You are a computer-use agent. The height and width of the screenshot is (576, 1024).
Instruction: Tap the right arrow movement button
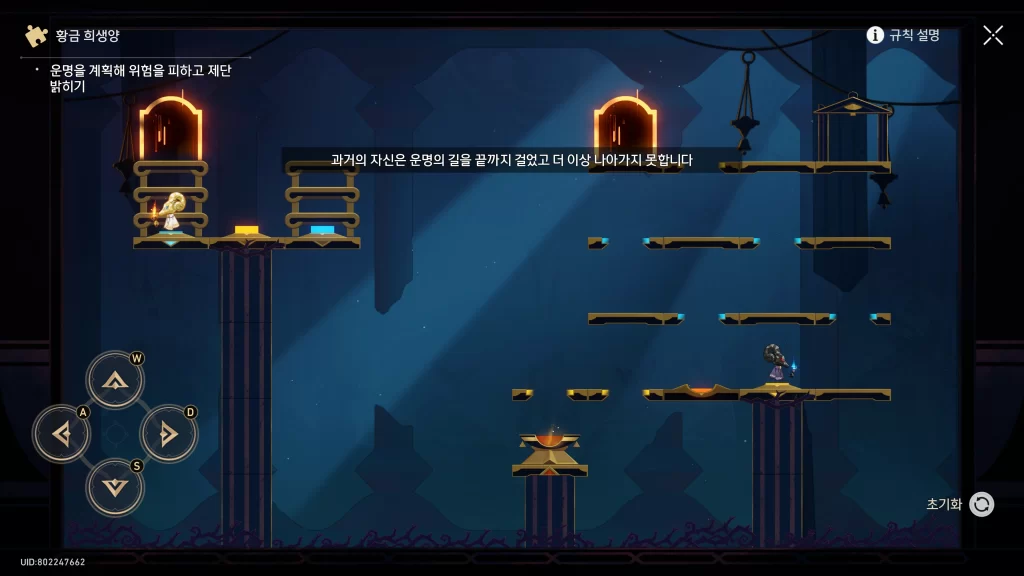pos(168,434)
